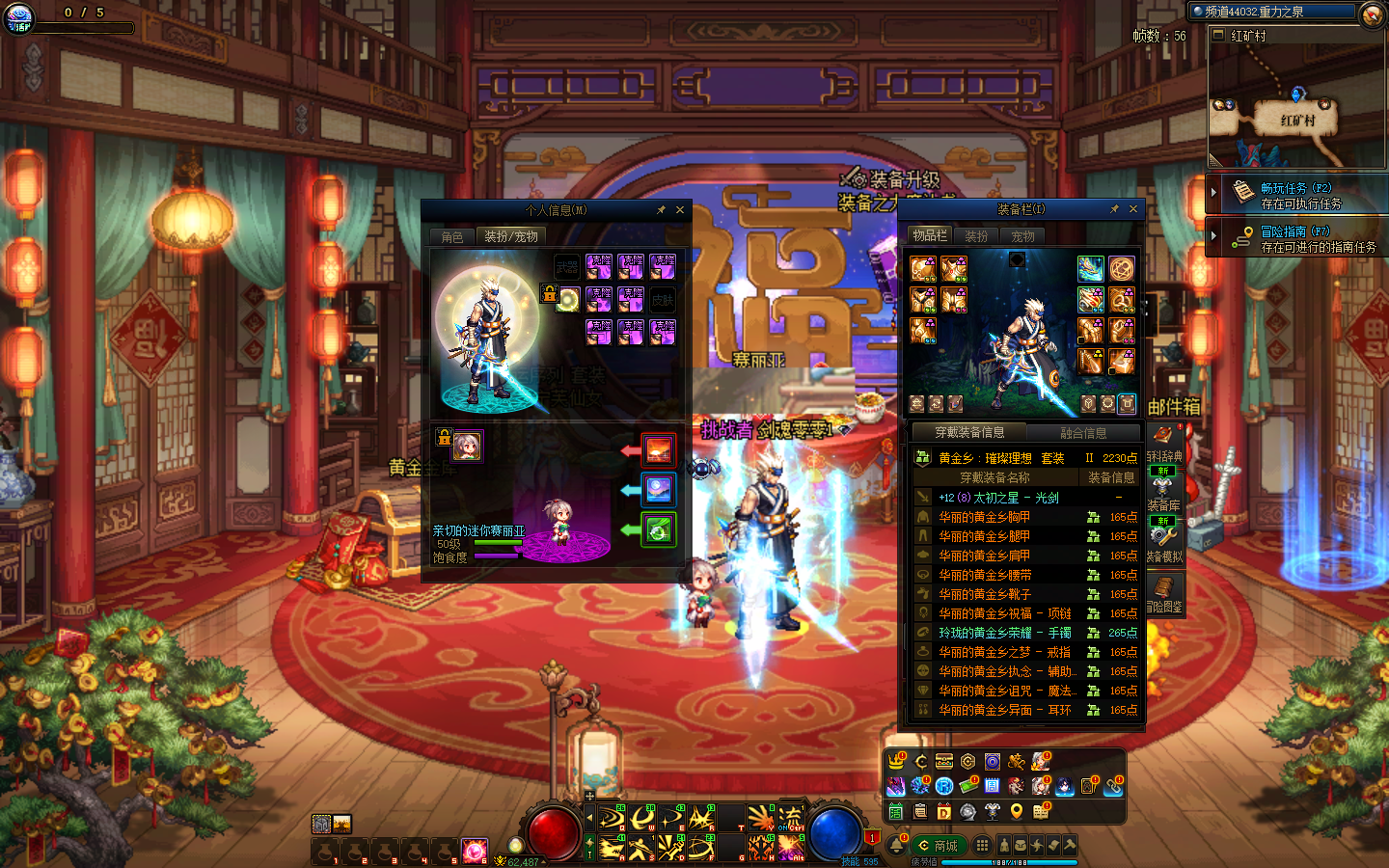Open the 物品栏 inventory tab

tap(930, 236)
